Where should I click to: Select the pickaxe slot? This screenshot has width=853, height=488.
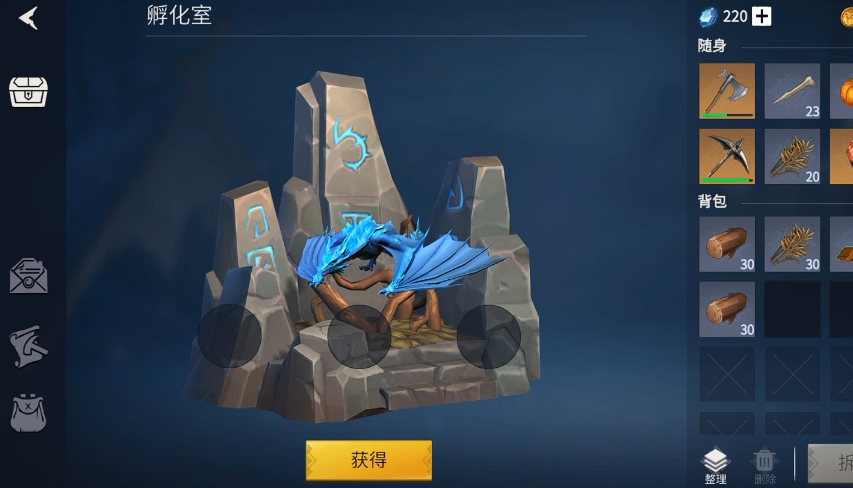pyautogui.click(x=727, y=156)
